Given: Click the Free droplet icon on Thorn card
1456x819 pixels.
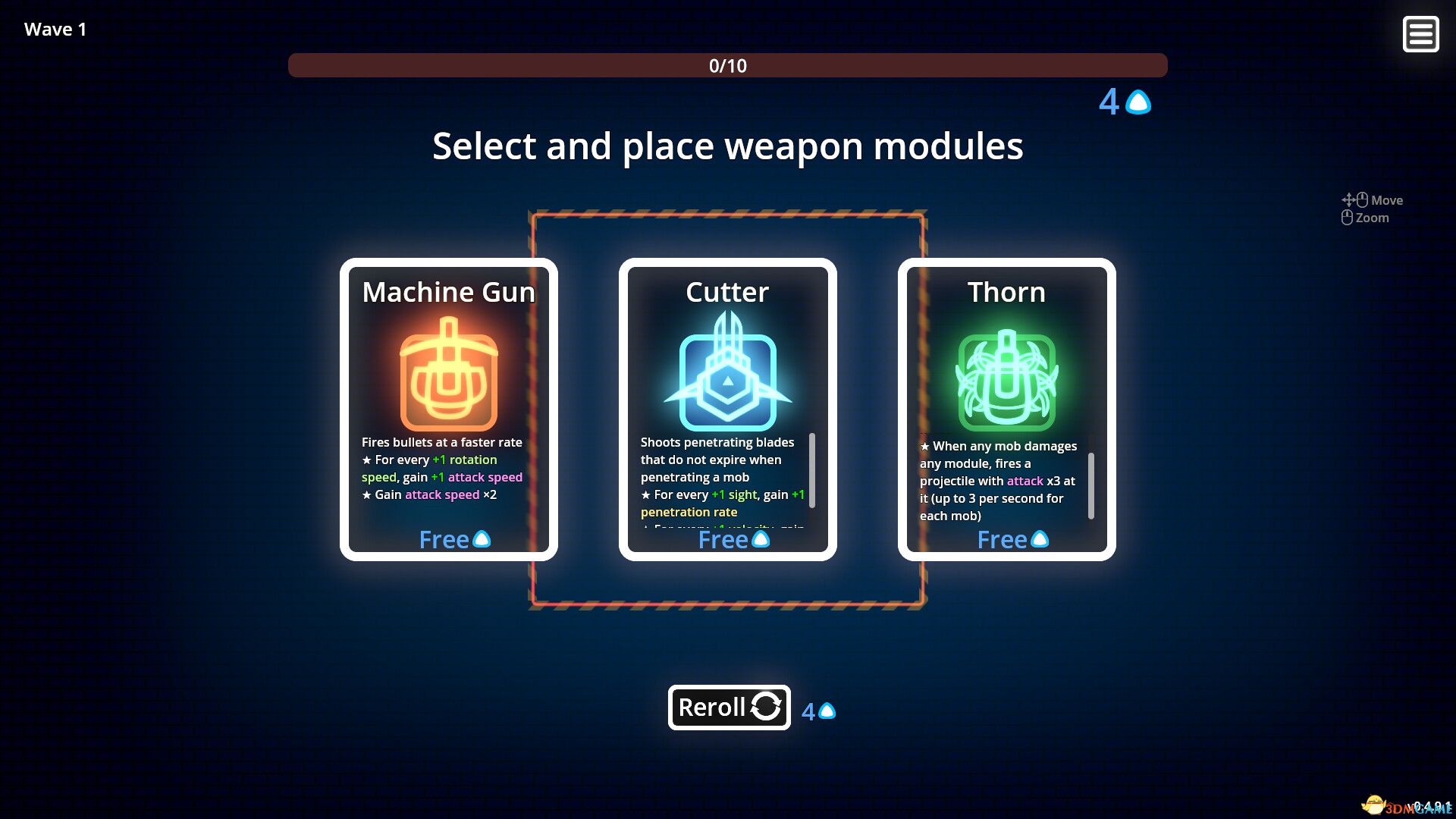Looking at the screenshot, I should point(1041,539).
